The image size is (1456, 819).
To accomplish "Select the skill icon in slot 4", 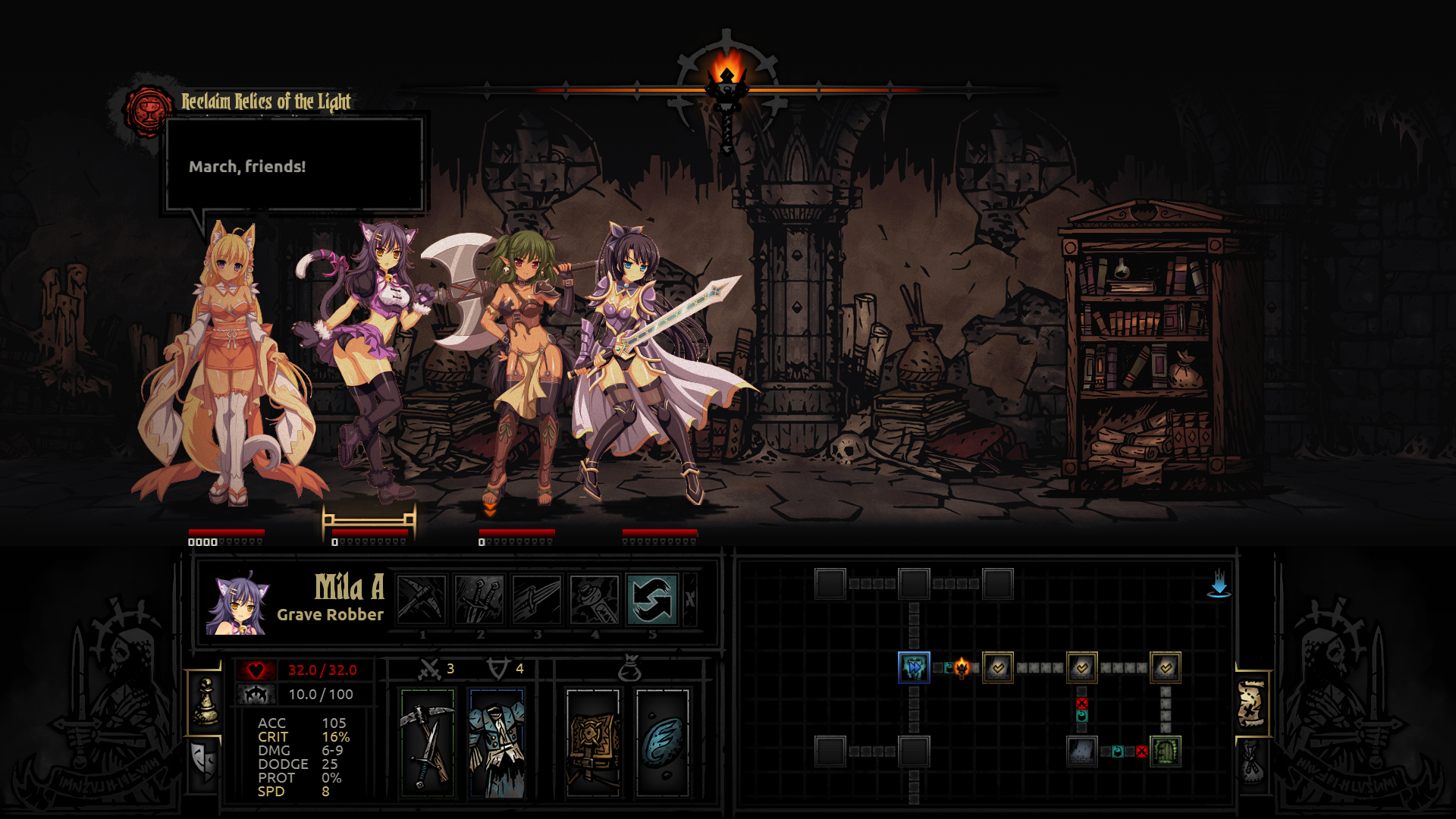I will click(595, 599).
